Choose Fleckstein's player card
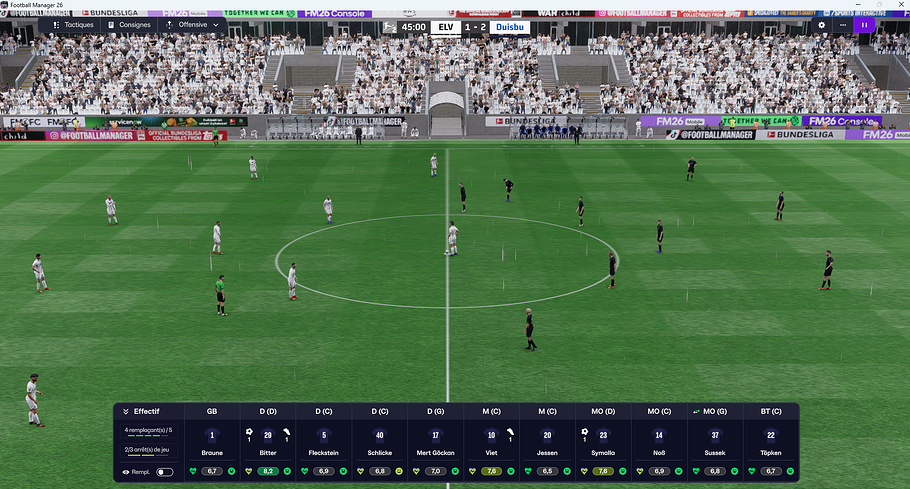The width and height of the screenshot is (910, 489). click(x=324, y=441)
